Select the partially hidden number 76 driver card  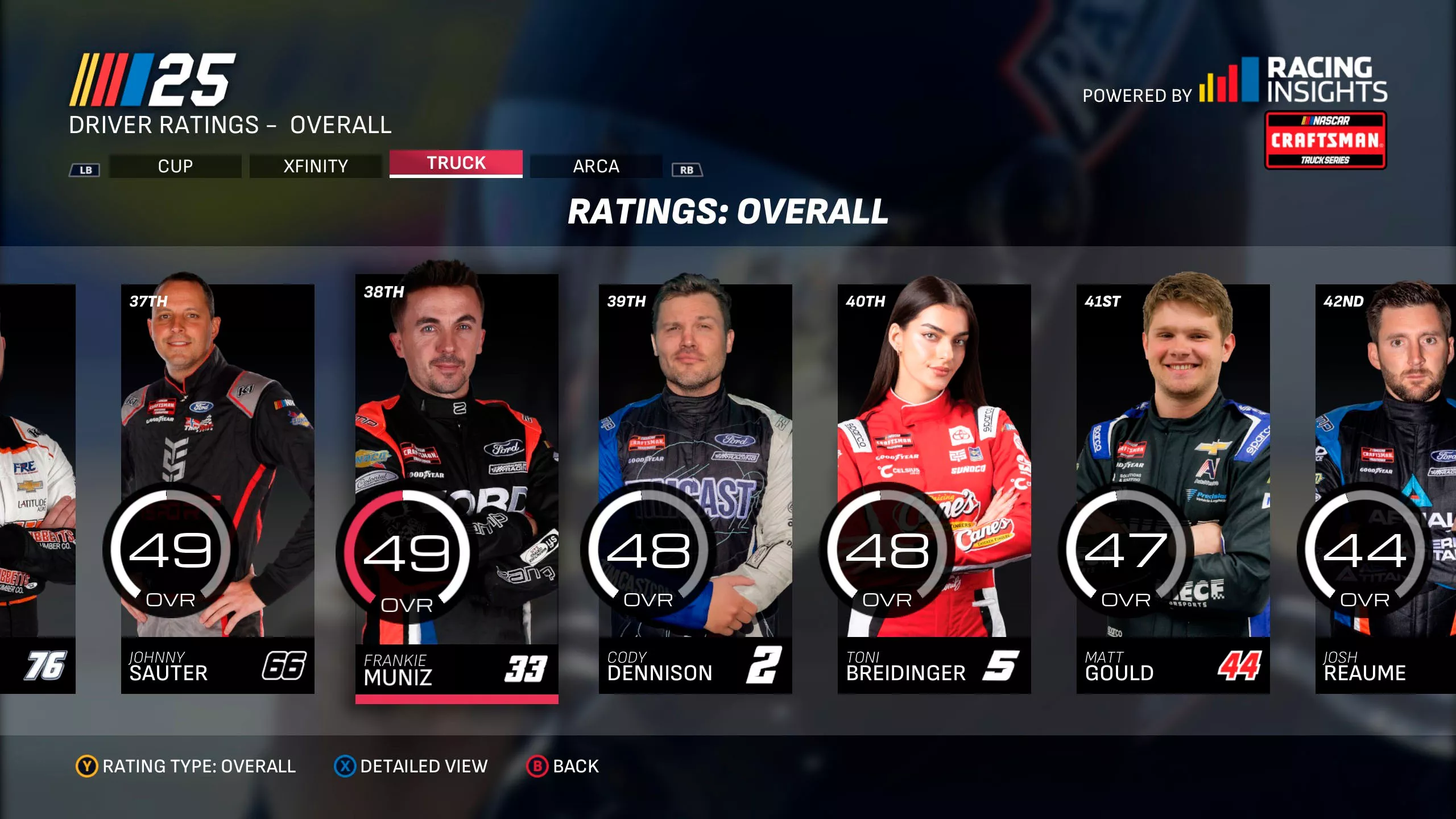click(x=38, y=489)
